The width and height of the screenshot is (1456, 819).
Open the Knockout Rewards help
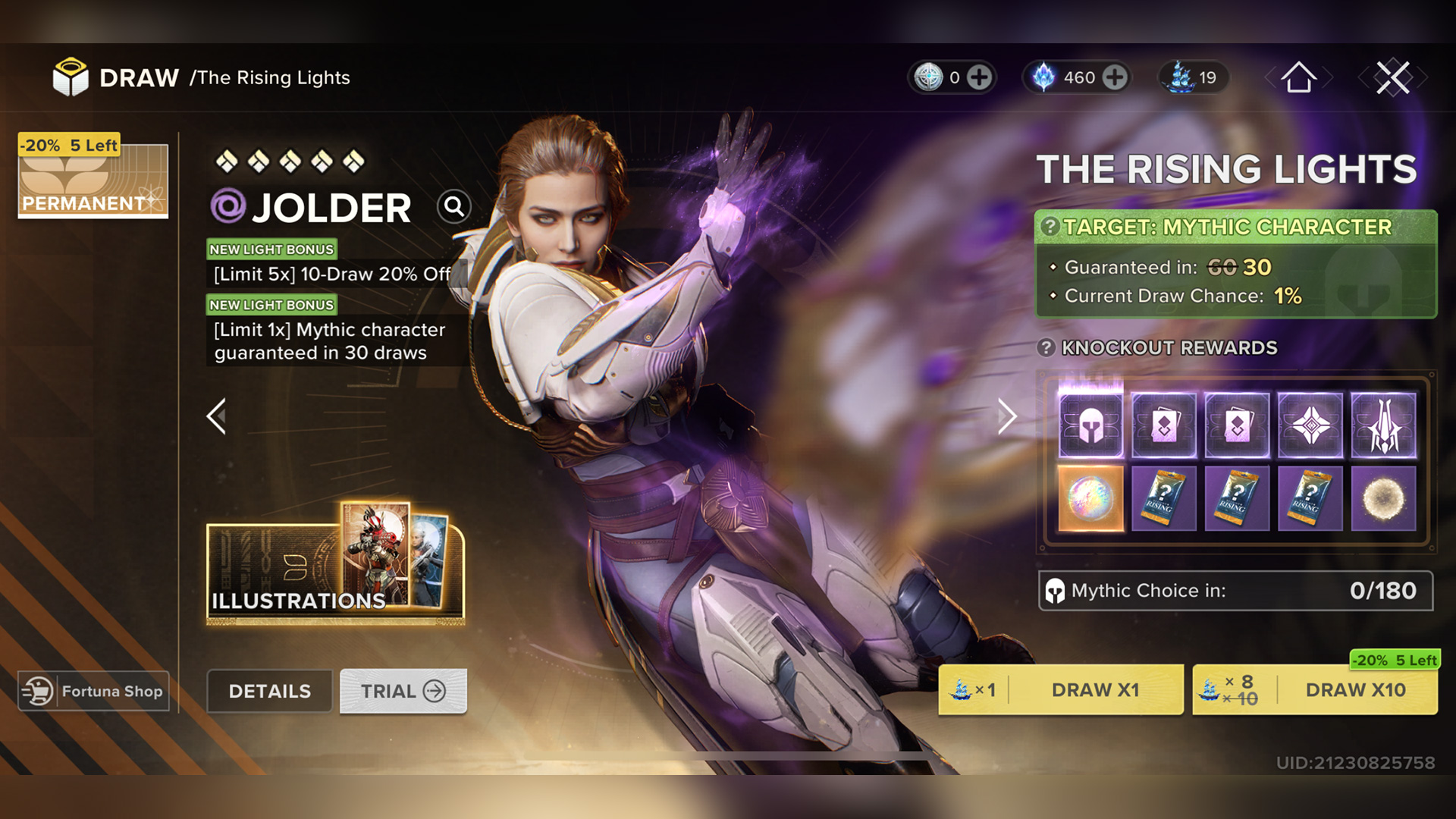pyautogui.click(x=1046, y=348)
